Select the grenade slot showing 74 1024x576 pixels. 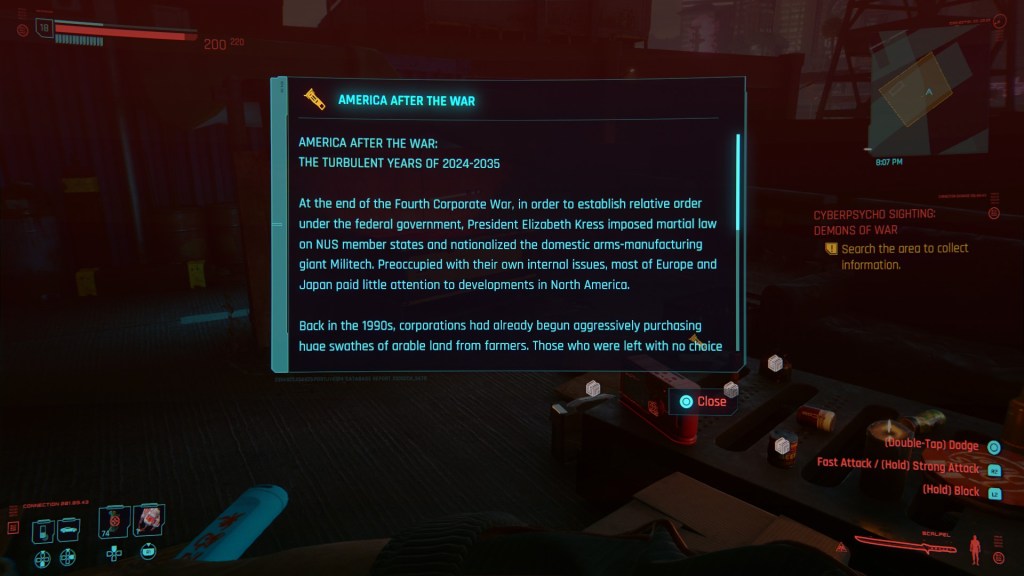click(x=114, y=522)
